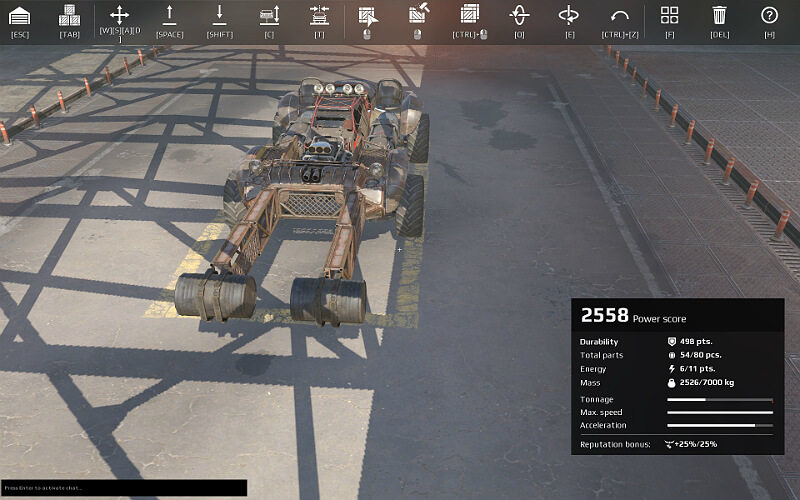Activate the vehicle centering icon
Image resolution: width=800 pixels, height=500 pixels.
click(319, 15)
